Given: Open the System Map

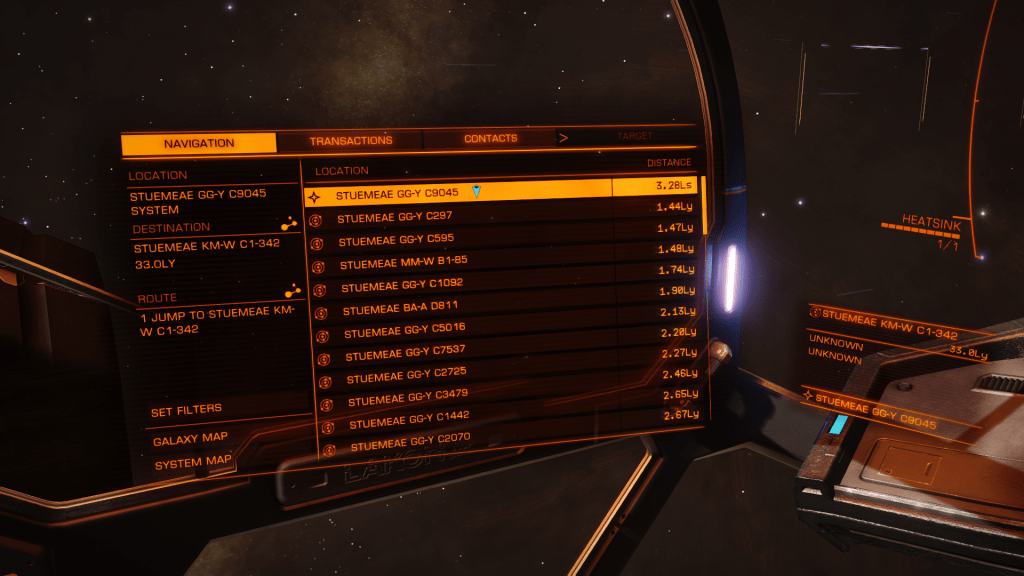Looking at the screenshot, I should coord(192,462).
